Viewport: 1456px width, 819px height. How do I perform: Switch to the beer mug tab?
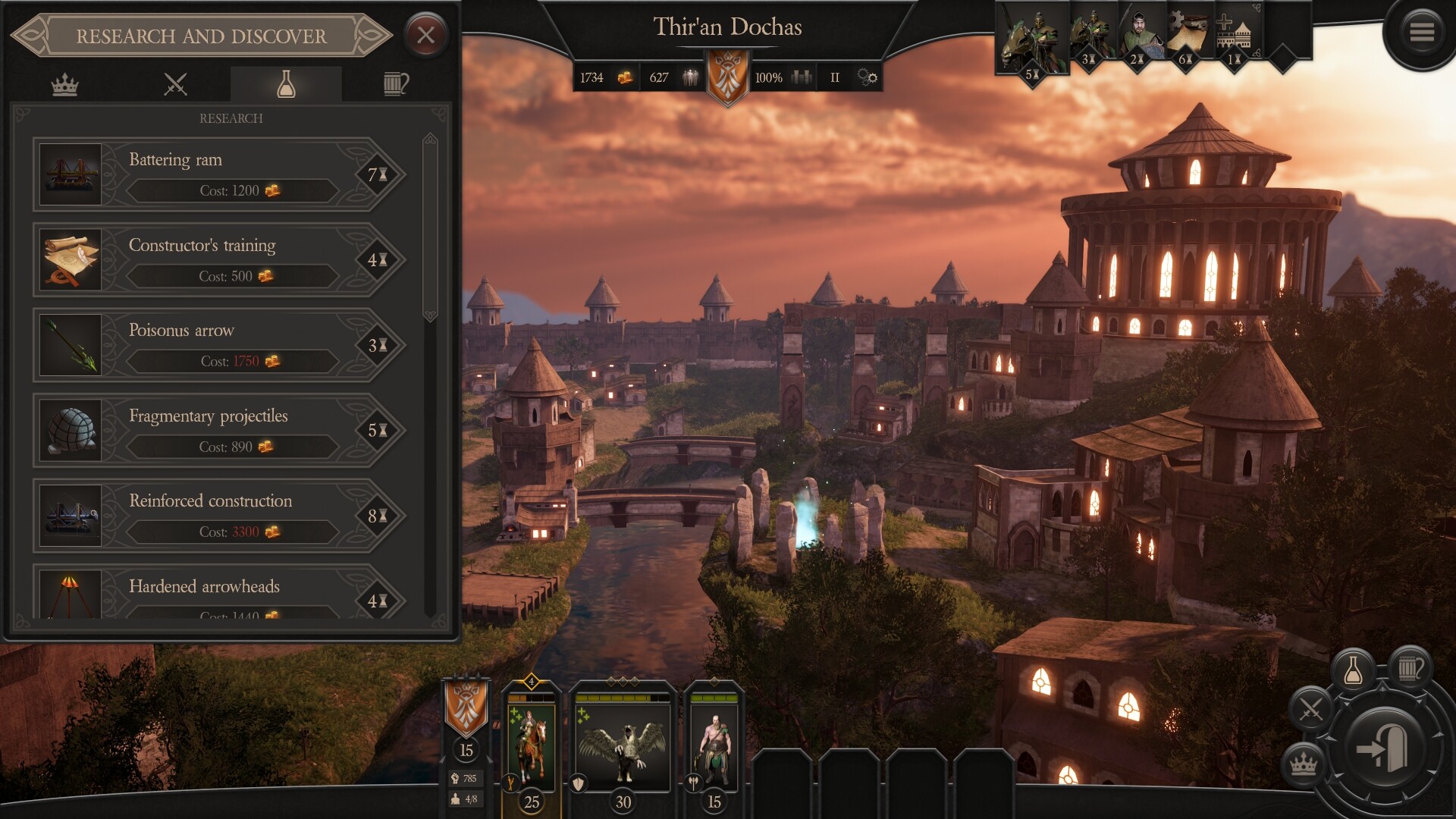pyautogui.click(x=395, y=84)
